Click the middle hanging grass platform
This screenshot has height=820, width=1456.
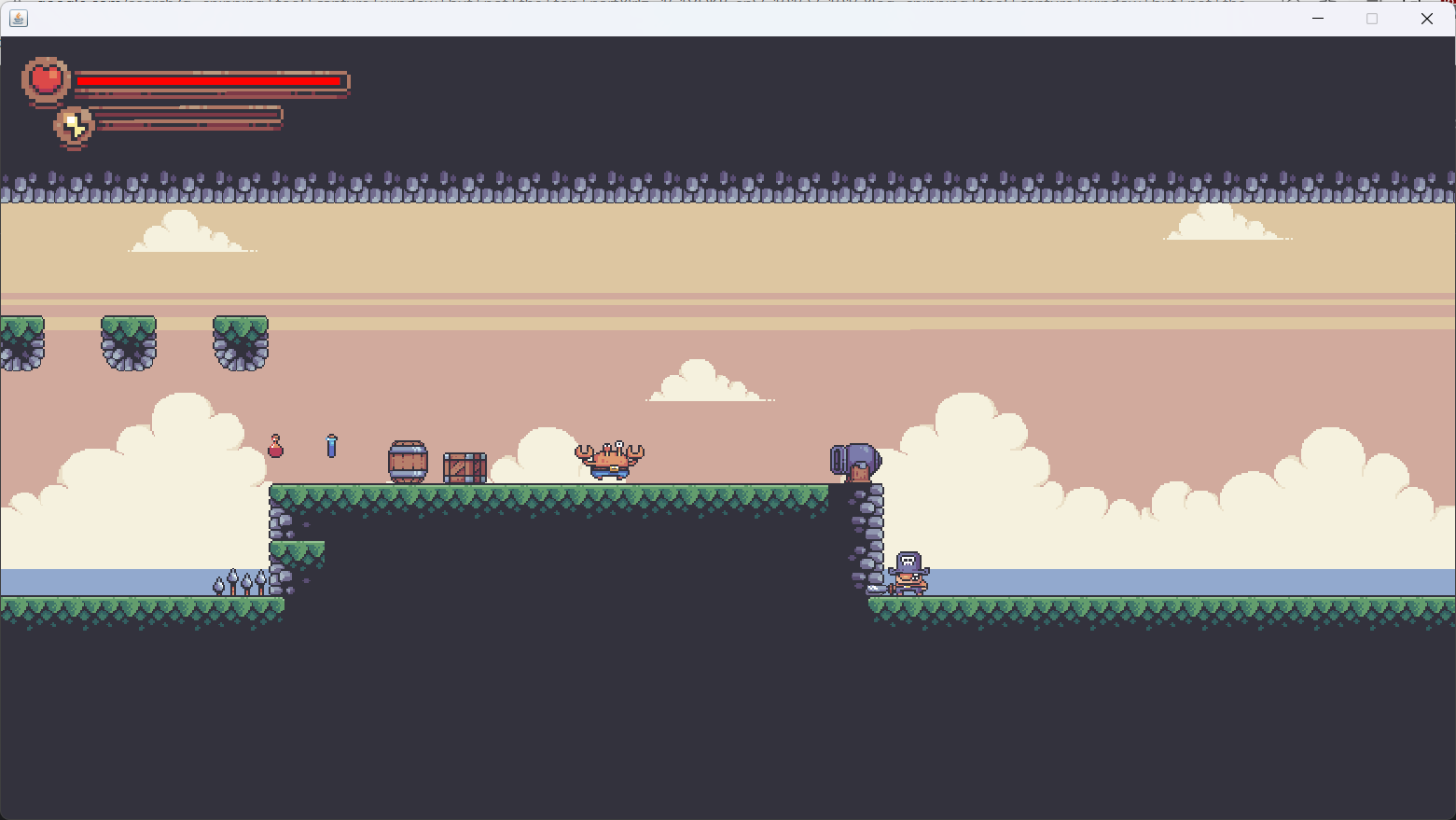click(x=128, y=341)
